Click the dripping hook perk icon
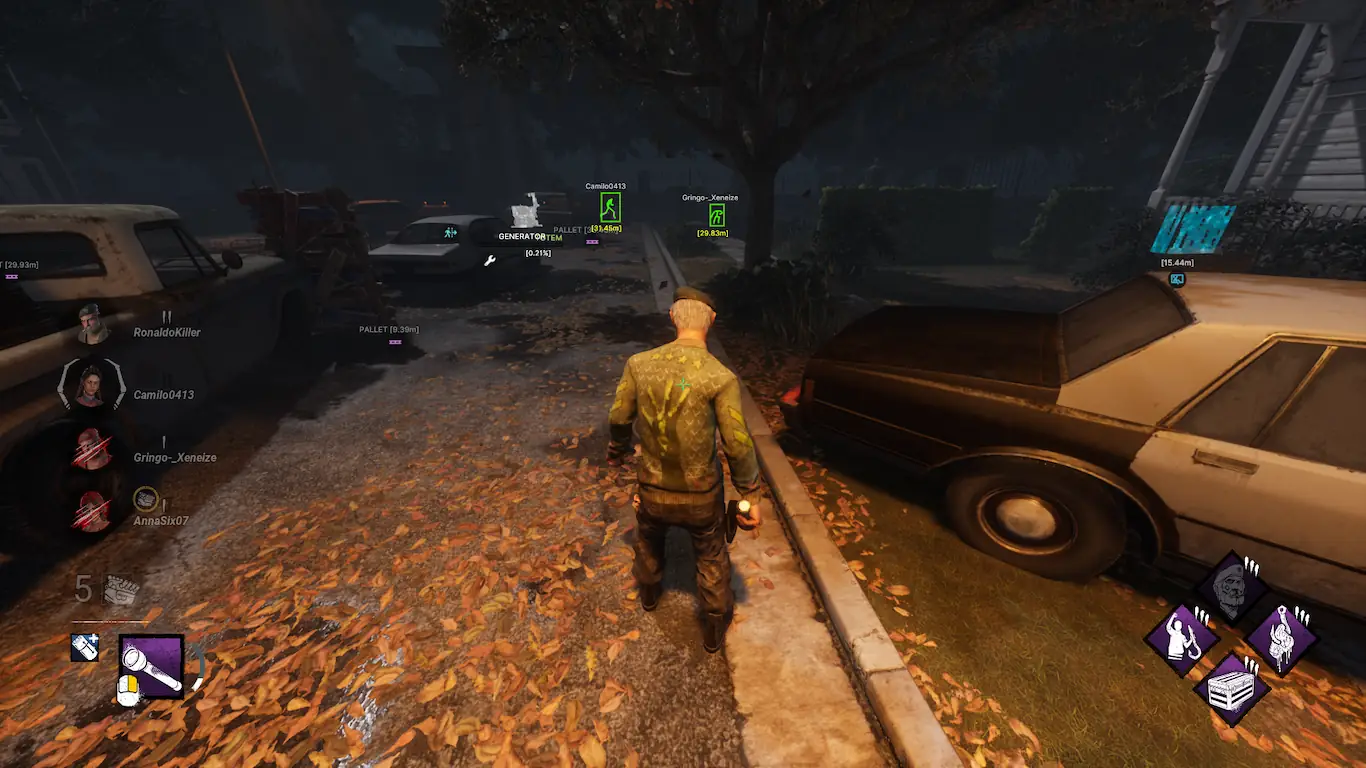The image size is (1366, 768). (x=1281, y=638)
